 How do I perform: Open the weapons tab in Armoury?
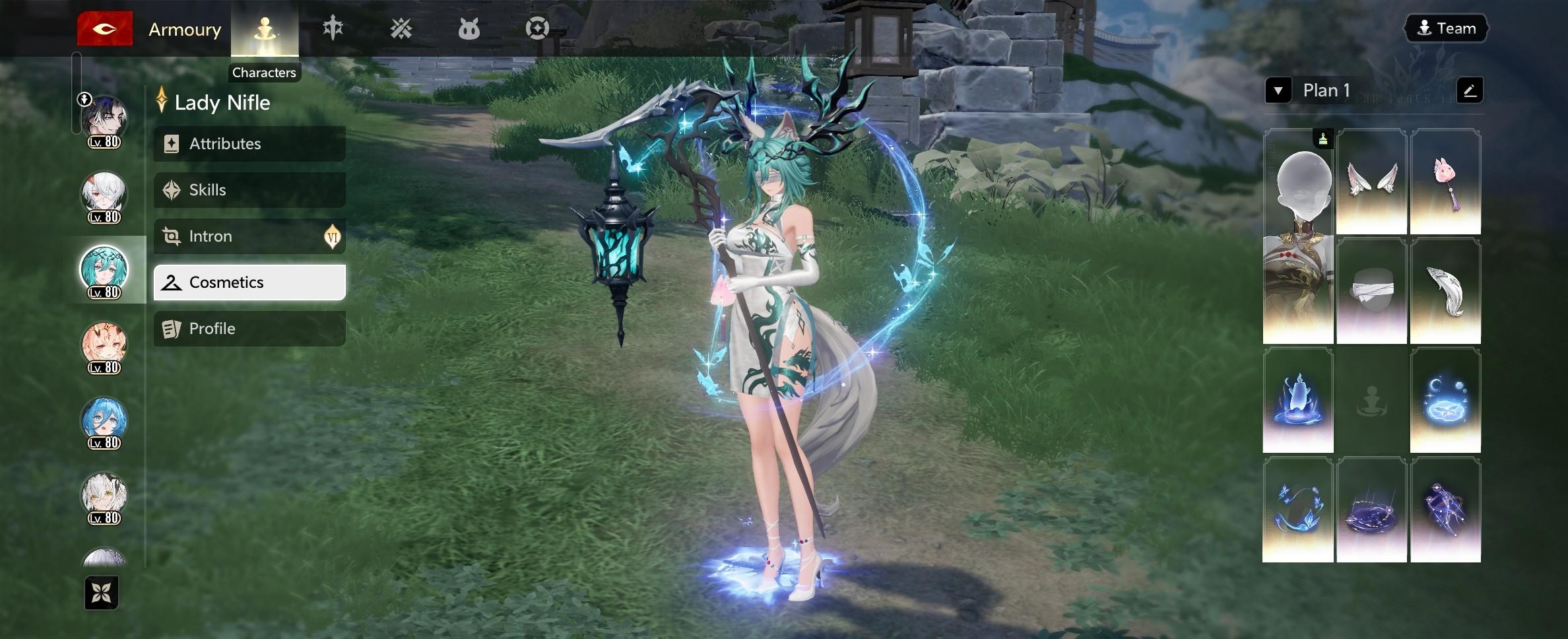(x=333, y=28)
